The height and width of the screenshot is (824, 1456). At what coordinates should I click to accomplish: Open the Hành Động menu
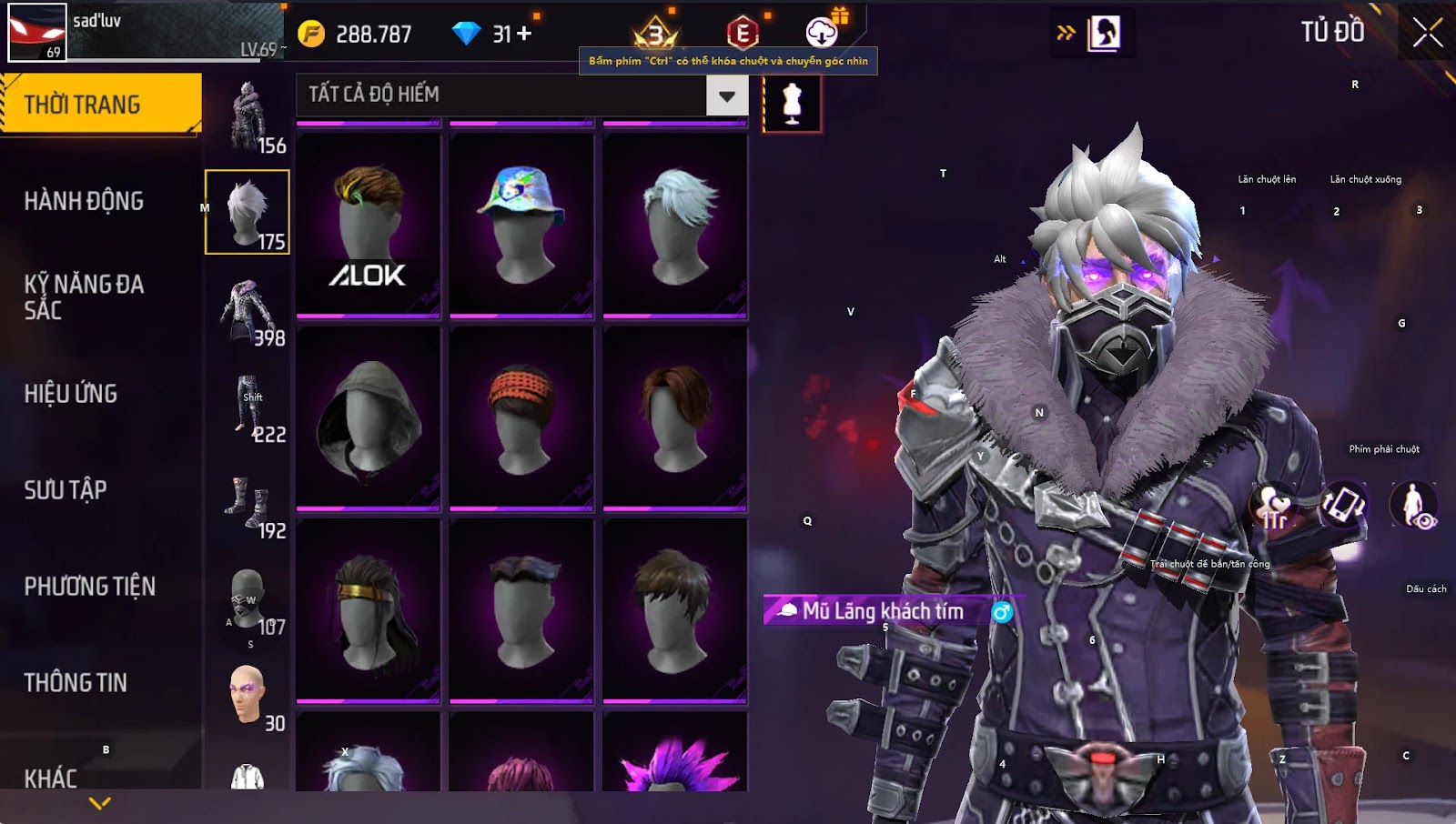point(84,201)
